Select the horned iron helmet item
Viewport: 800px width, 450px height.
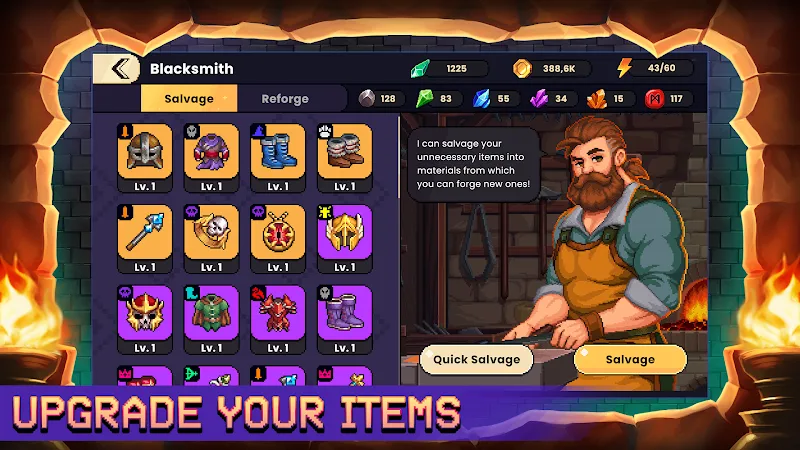pyautogui.click(x=144, y=151)
